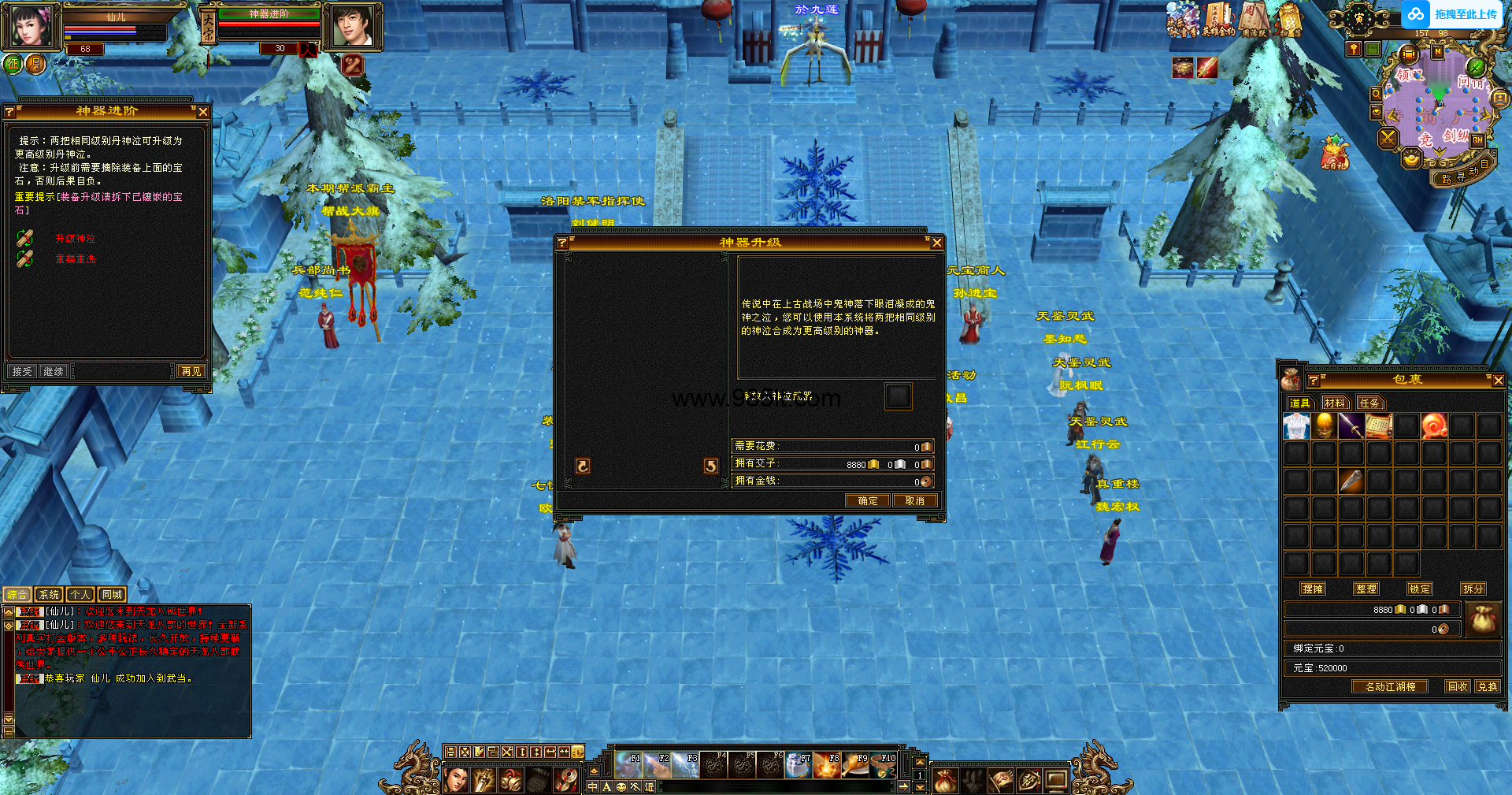Close the 神器升级 window

pos(936,243)
